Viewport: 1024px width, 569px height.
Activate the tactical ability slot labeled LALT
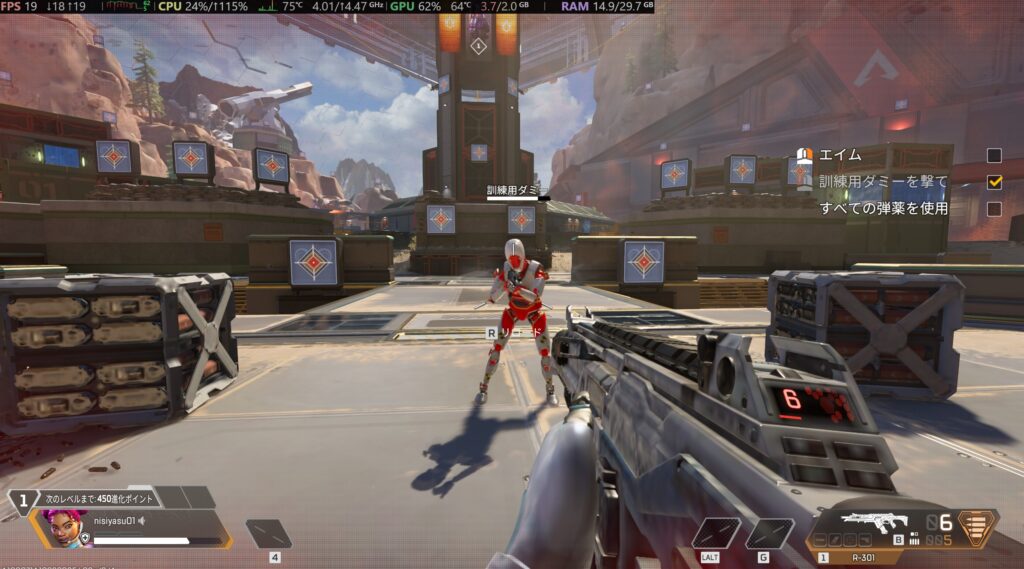click(x=716, y=533)
